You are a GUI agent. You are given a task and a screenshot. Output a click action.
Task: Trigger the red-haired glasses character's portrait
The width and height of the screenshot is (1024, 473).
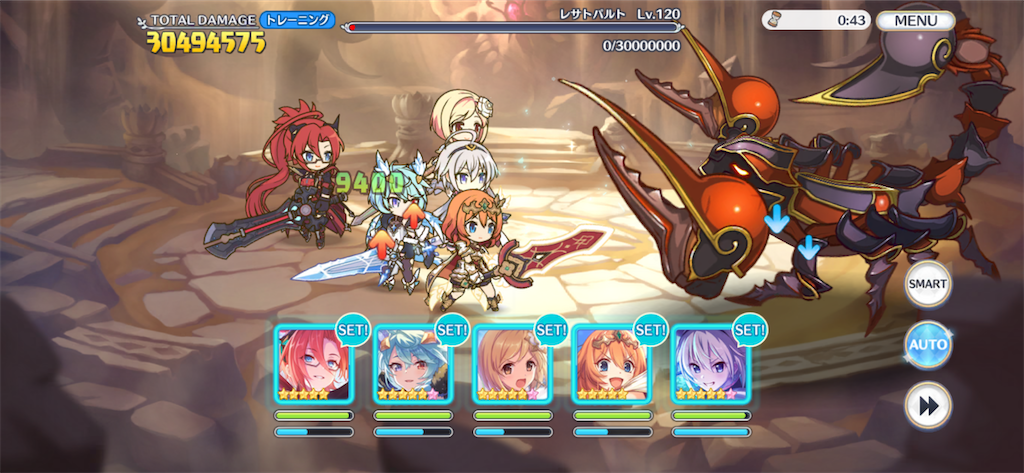[x=313, y=365]
